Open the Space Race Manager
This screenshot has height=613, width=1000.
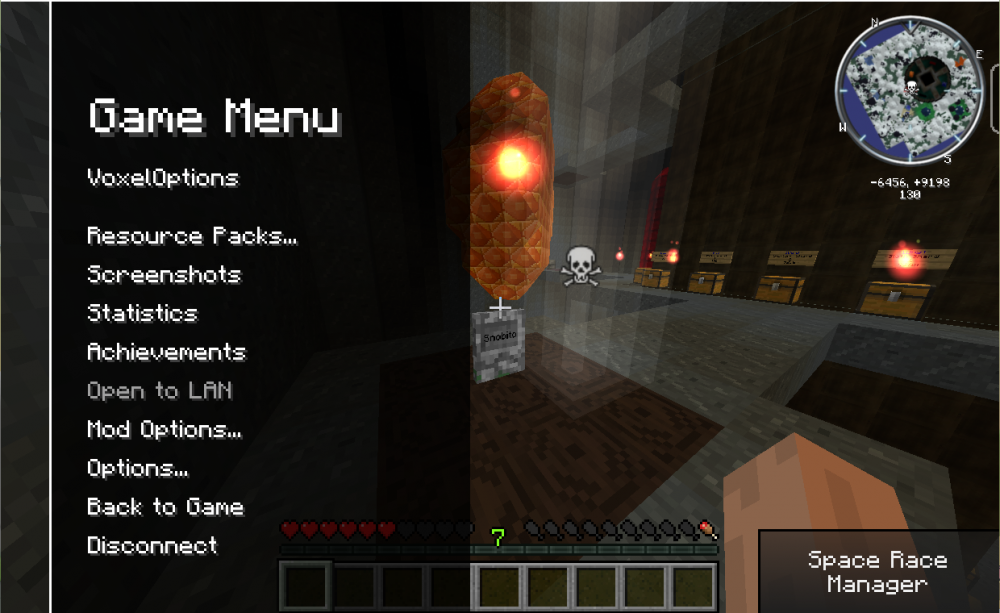click(x=877, y=572)
